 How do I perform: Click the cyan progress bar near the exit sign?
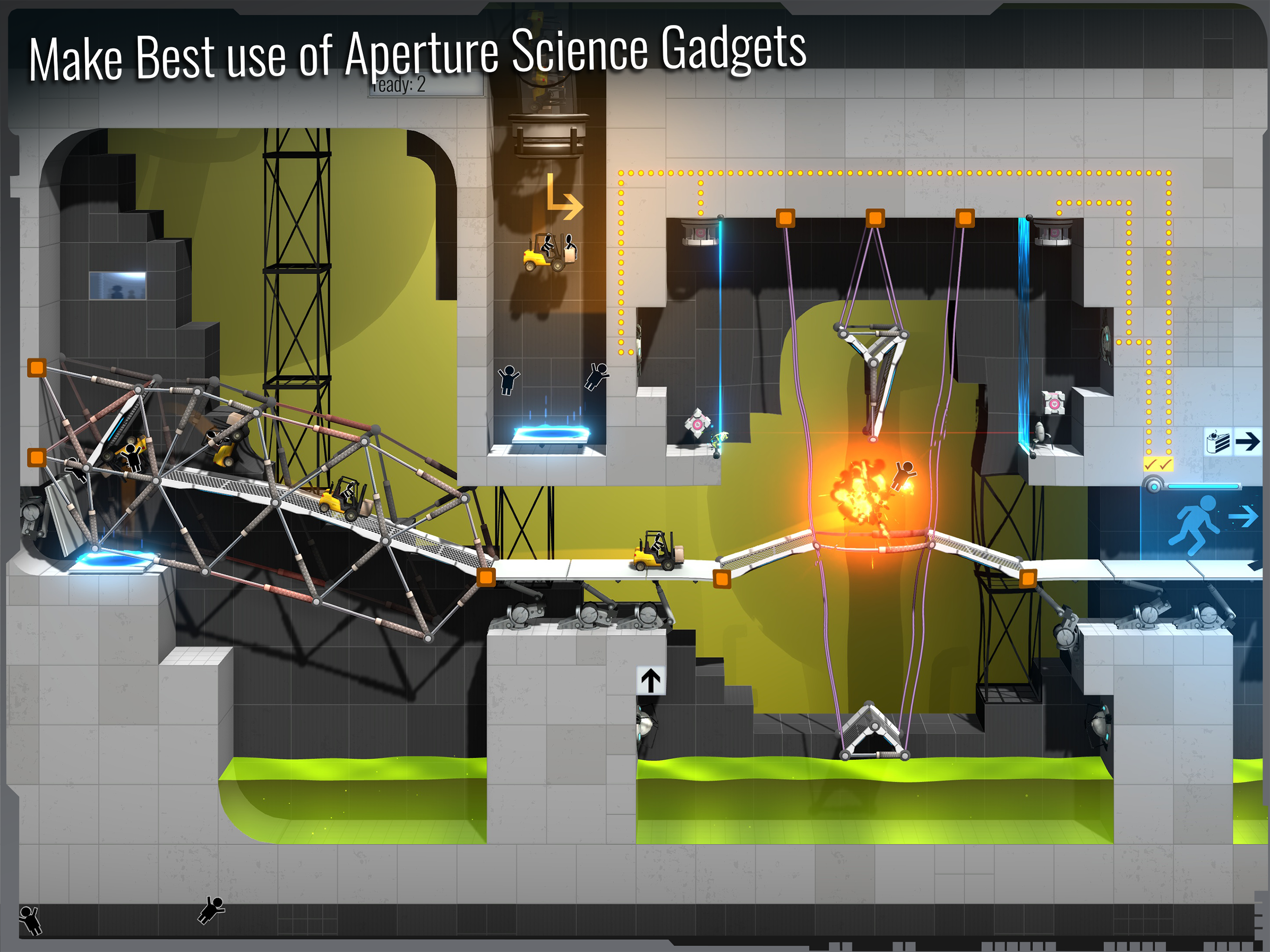pyautogui.click(x=1204, y=488)
